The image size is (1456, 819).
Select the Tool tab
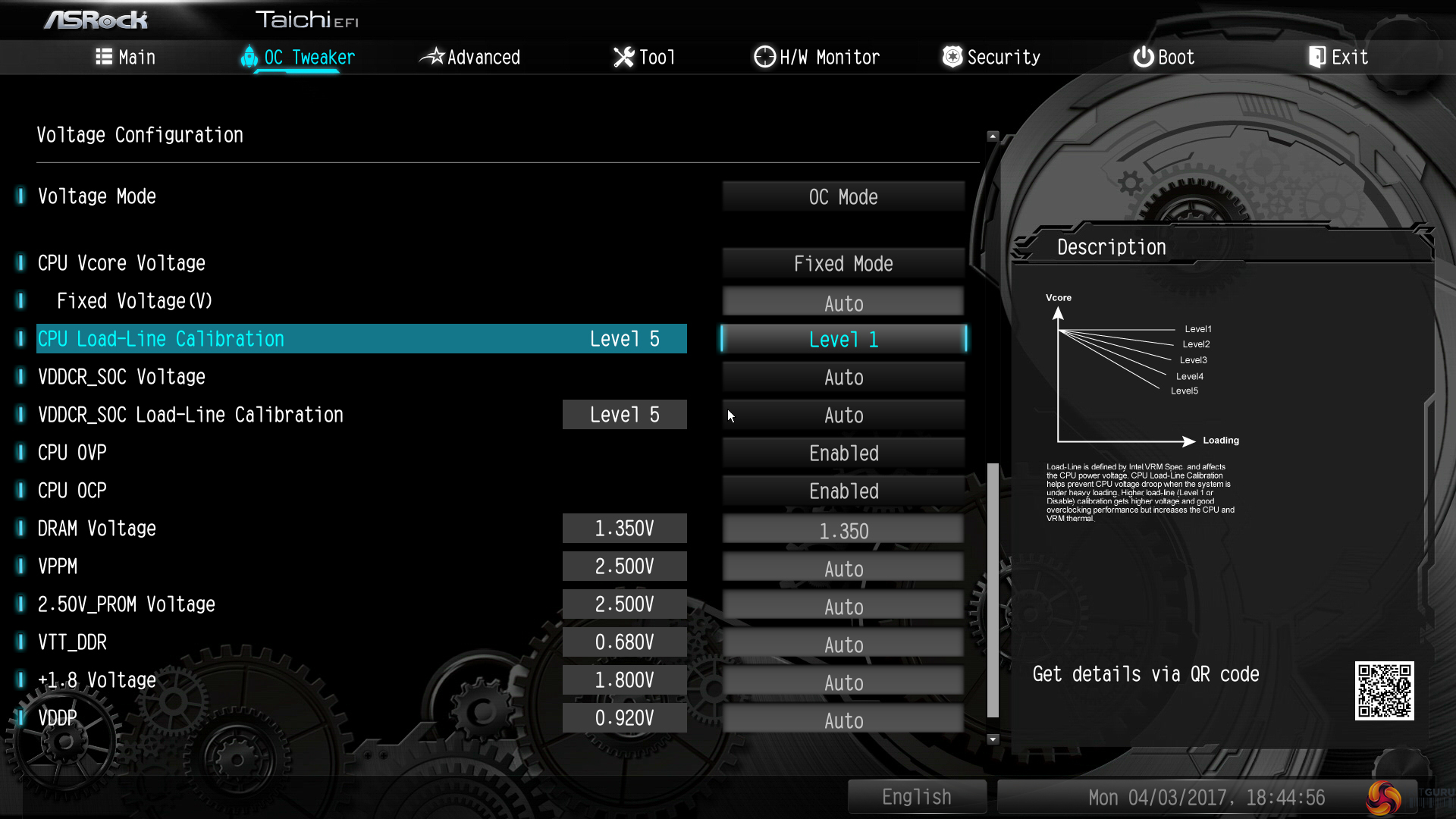[x=644, y=57]
